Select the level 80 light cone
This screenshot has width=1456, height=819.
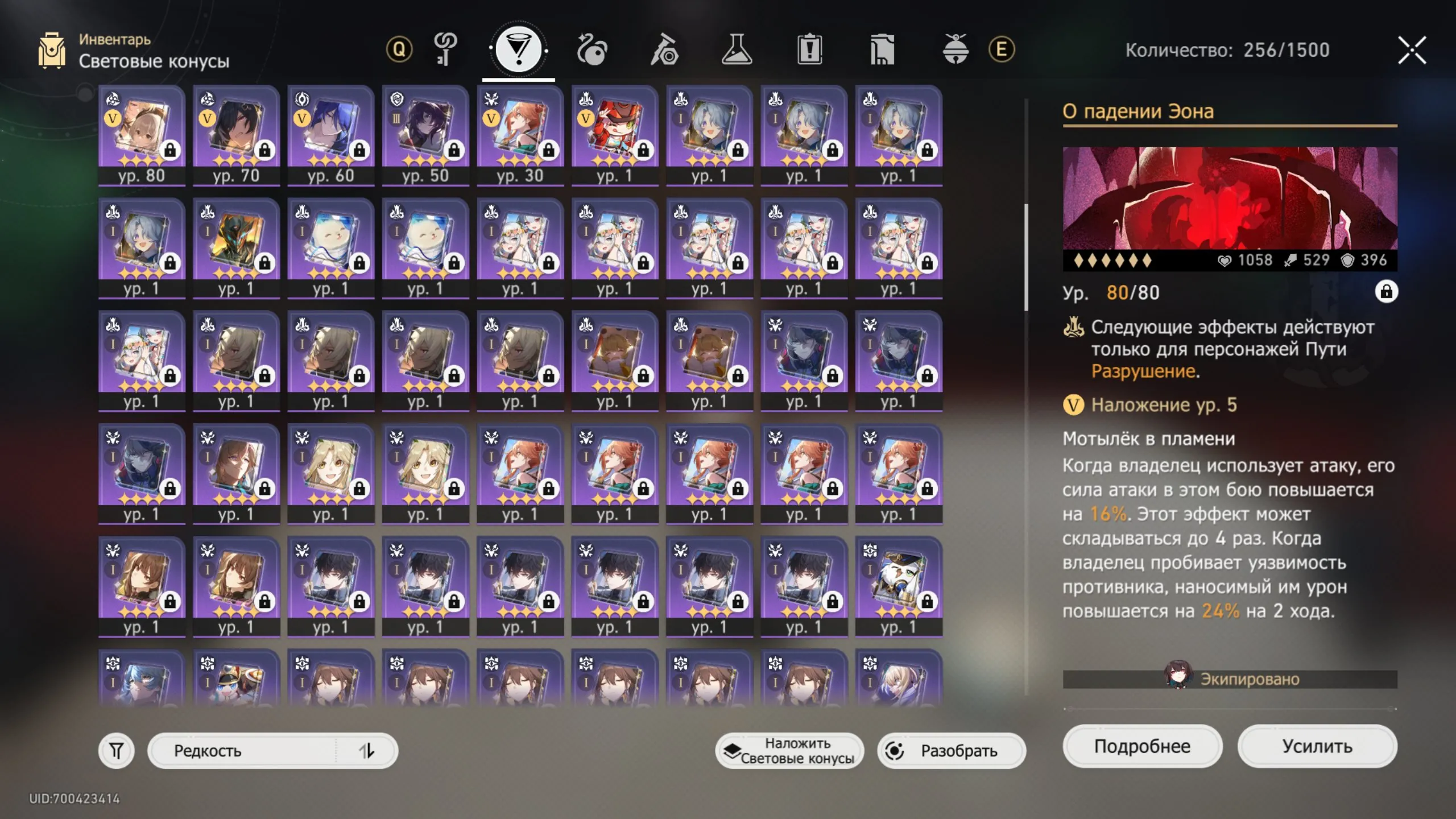(142, 135)
